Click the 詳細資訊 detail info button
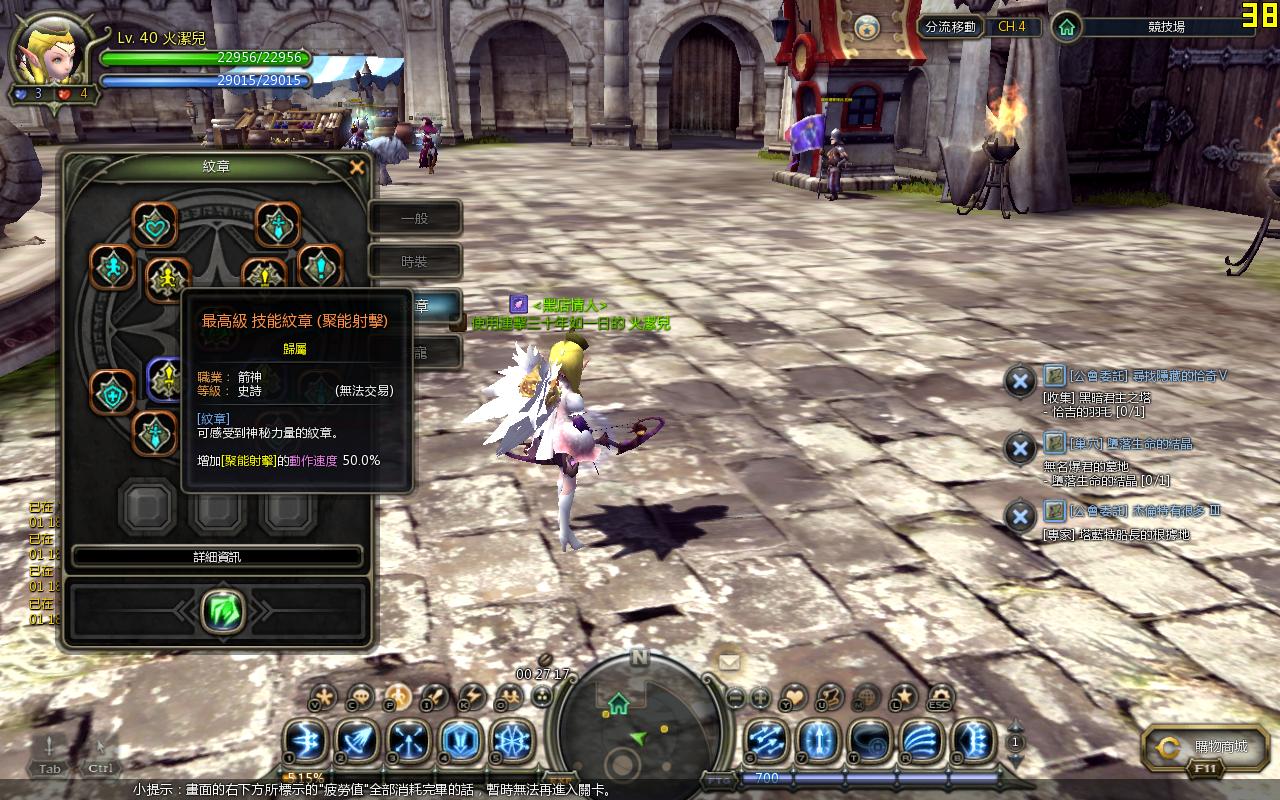This screenshot has width=1280, height=800. (217, 557)
